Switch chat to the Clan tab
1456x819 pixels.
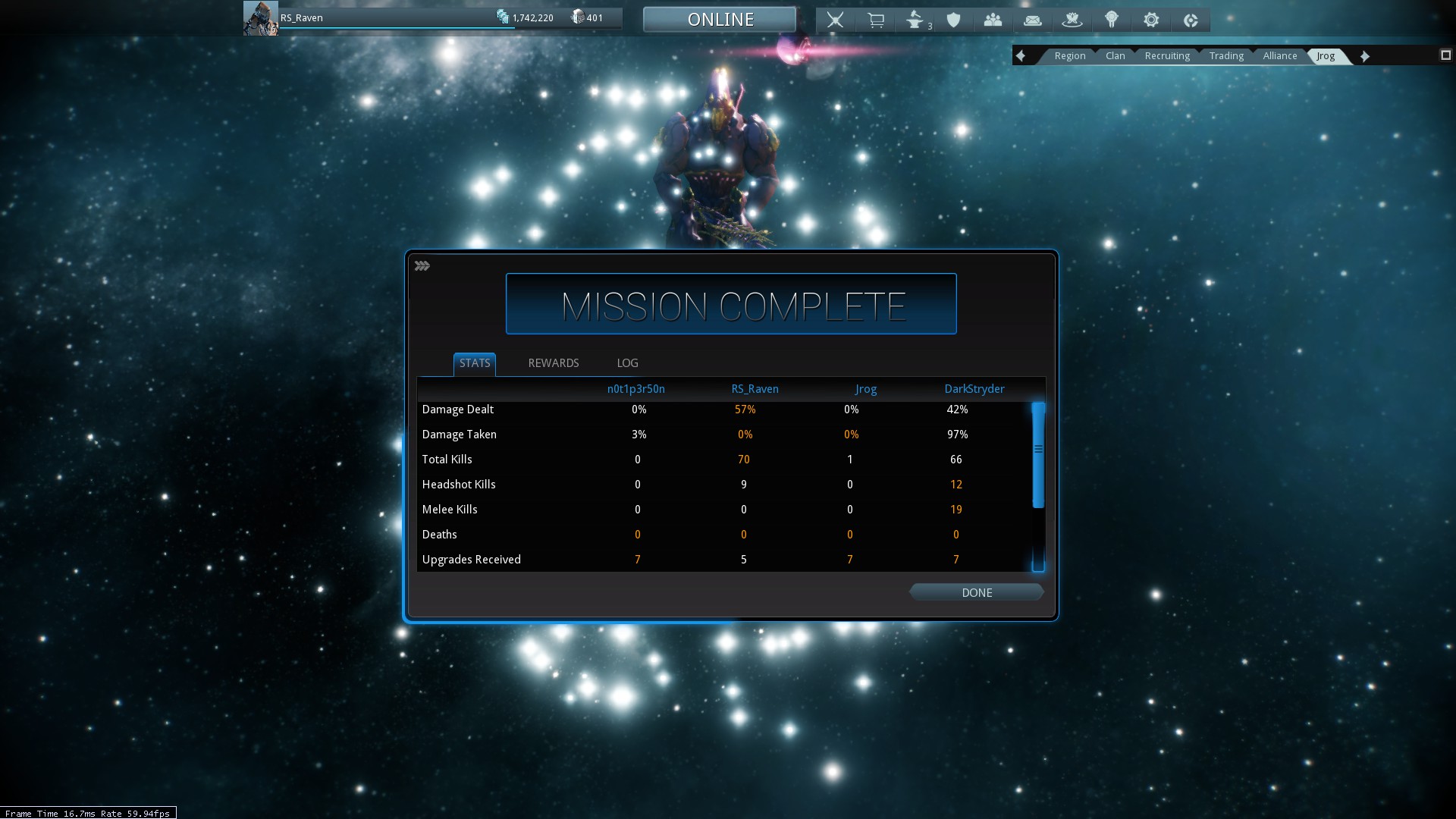pos(1115,56)
